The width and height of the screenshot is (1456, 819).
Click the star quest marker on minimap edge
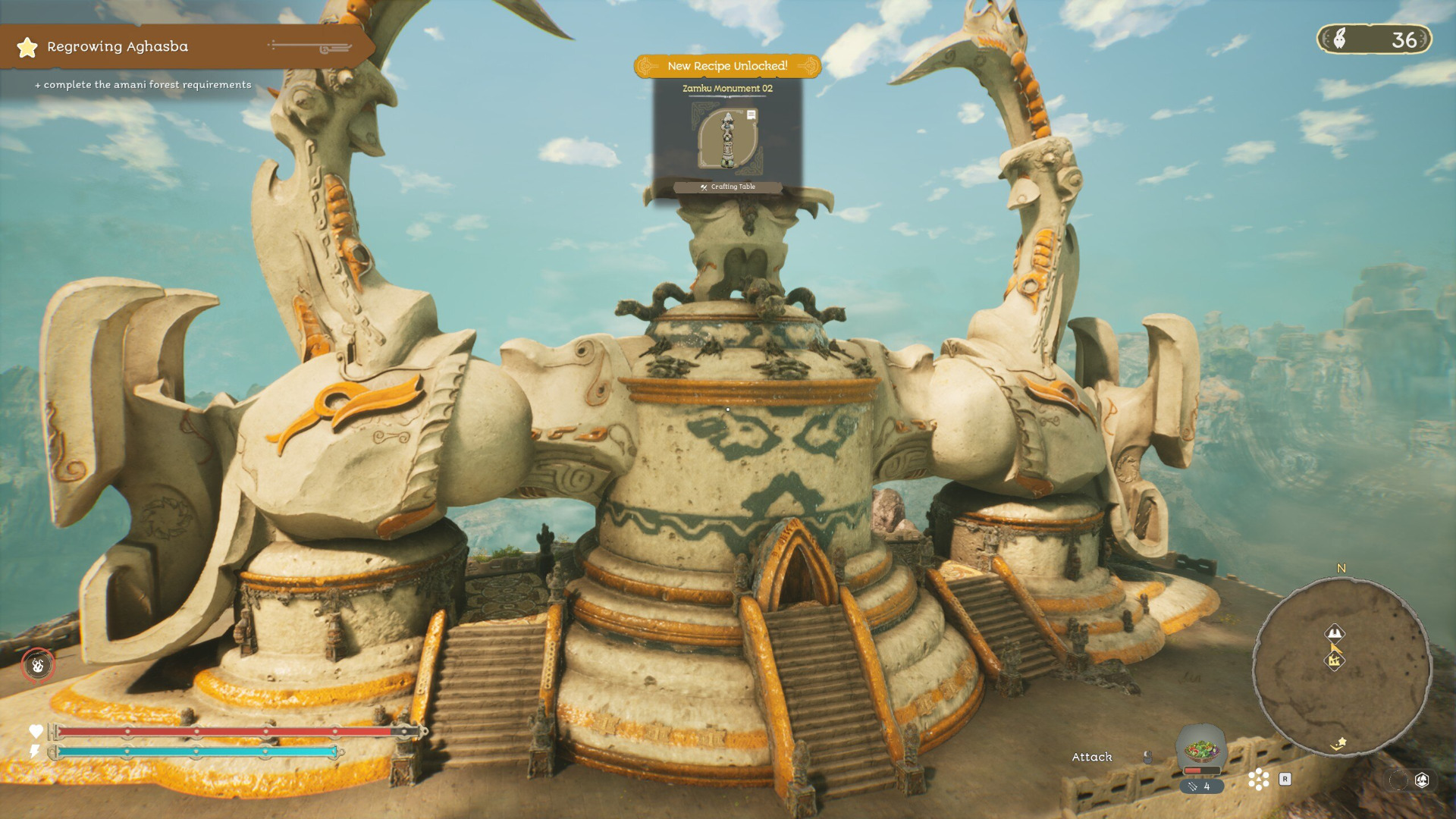[x=1340, y=743]
